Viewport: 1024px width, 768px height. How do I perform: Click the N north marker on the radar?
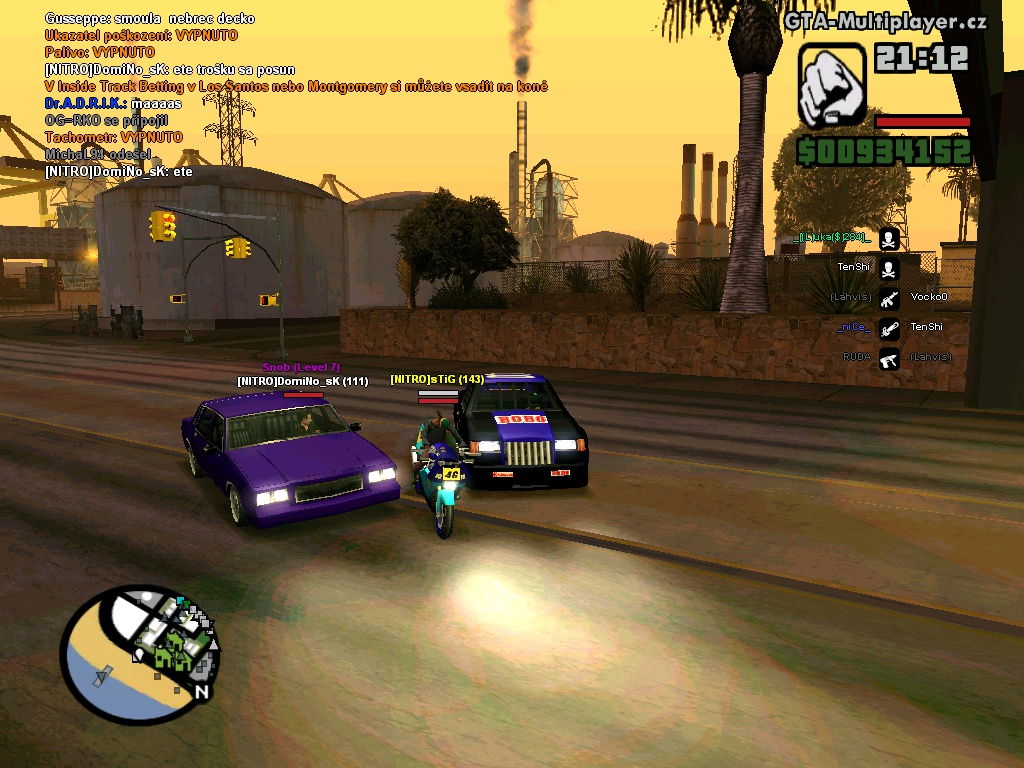[201, 691]
